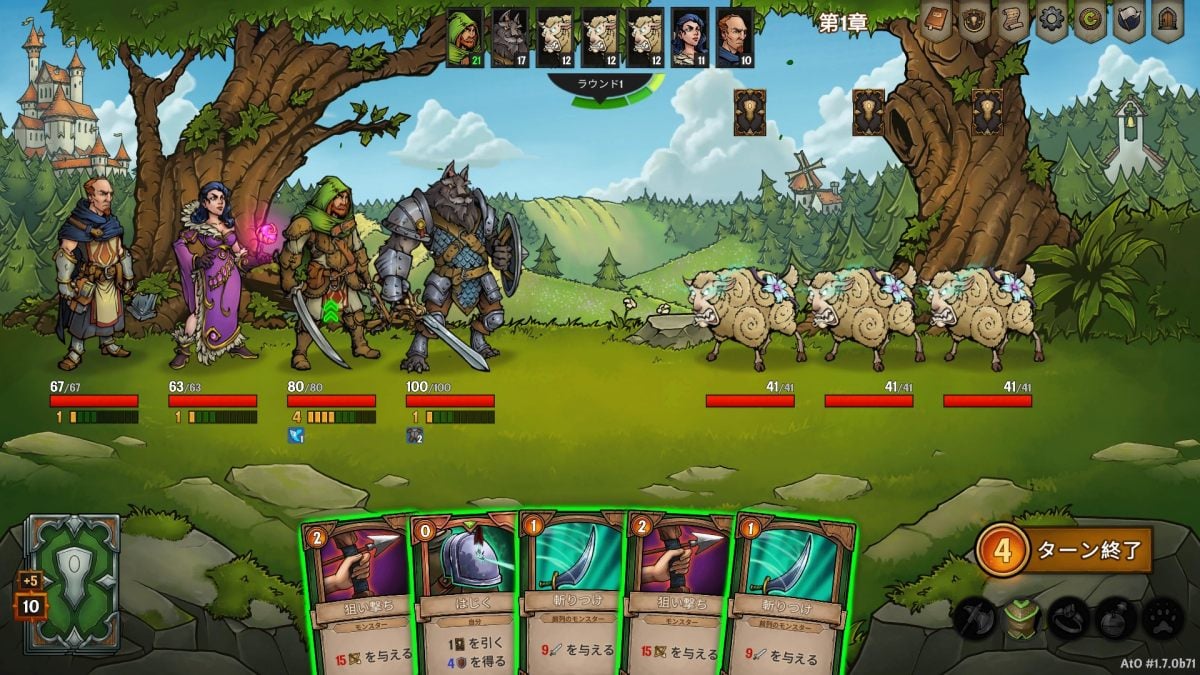The image size is (1200, 675).
Task: Click the green C coin icon
Action: tap(1090, 22)
